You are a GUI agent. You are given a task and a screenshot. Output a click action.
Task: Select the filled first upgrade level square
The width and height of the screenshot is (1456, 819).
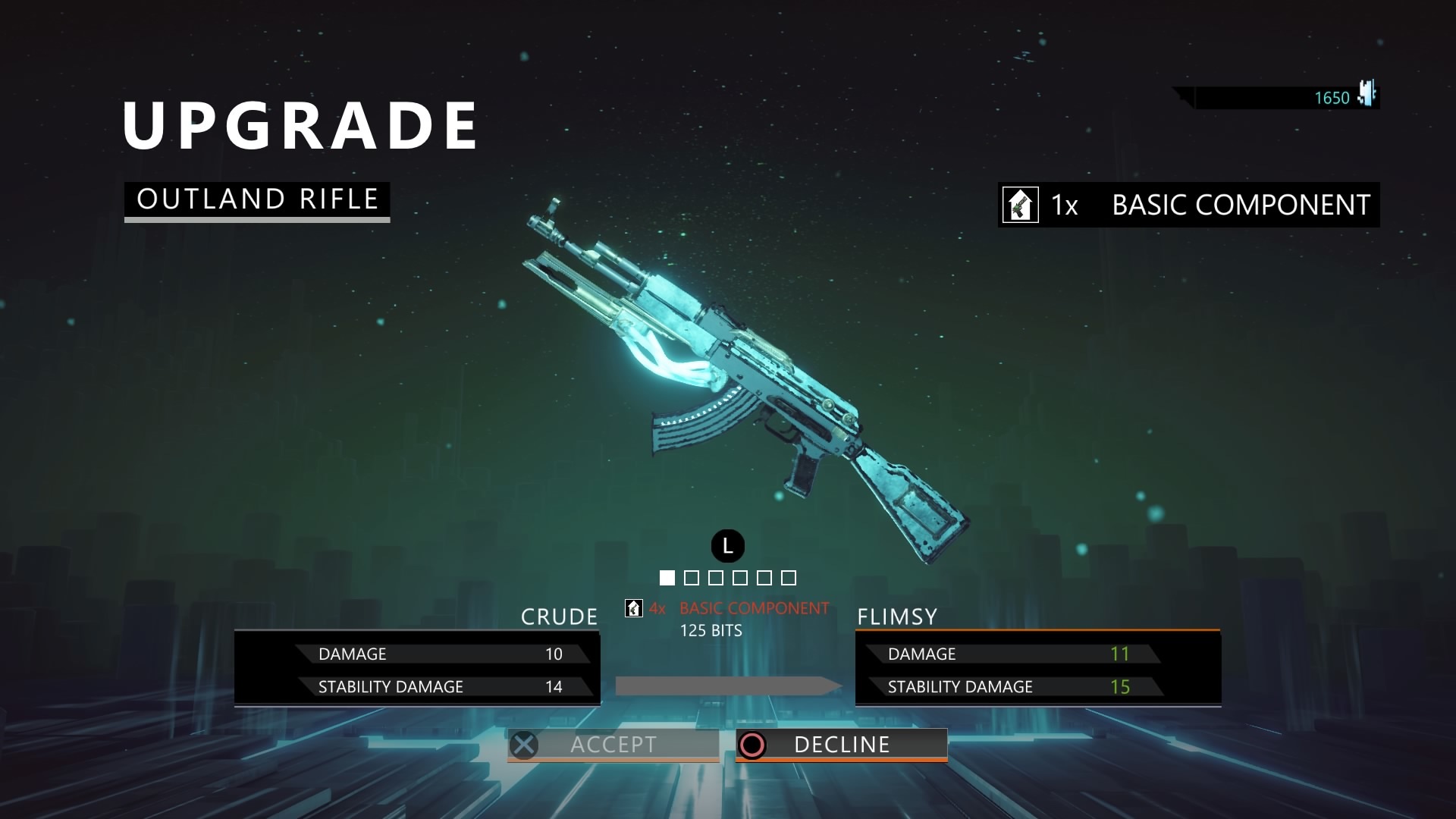click(x=667, y=578)
